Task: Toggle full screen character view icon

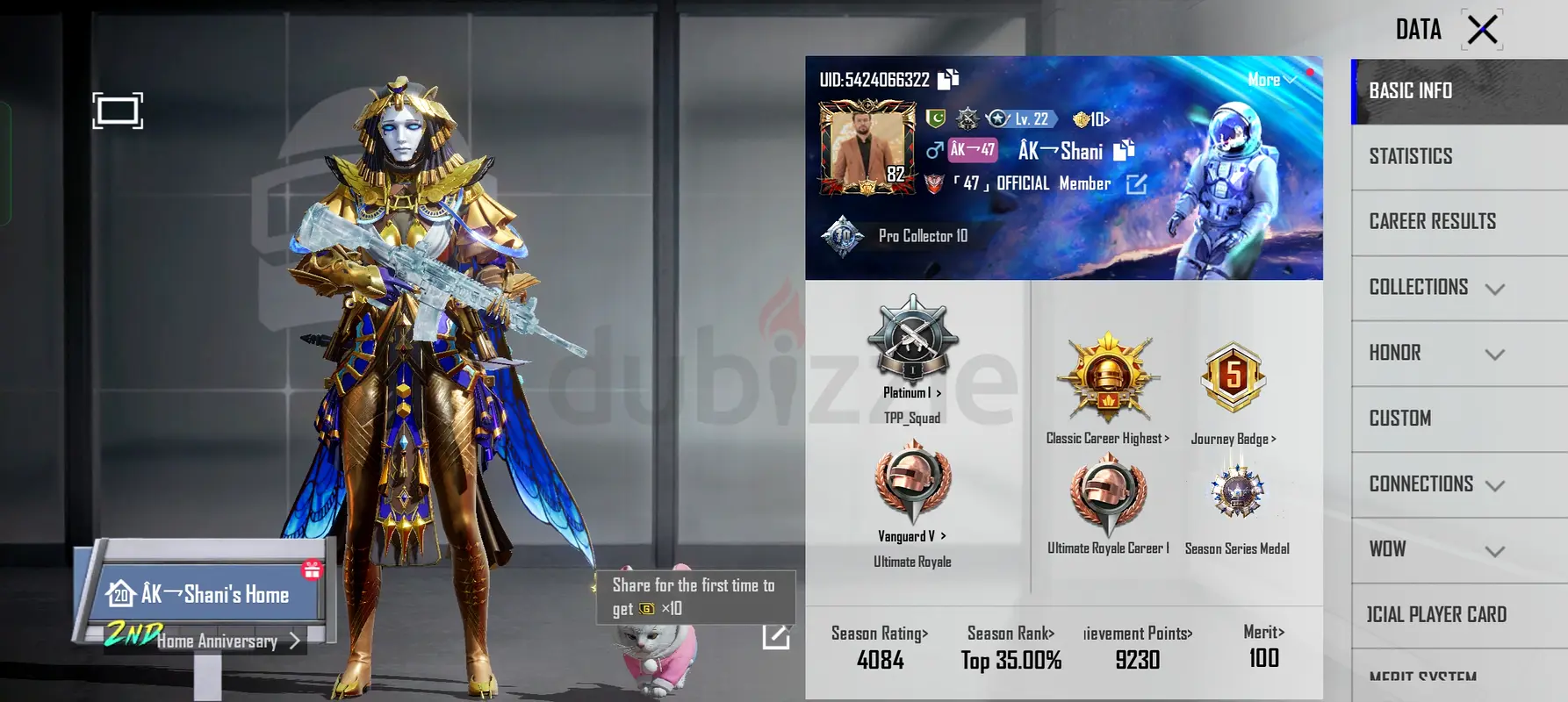Action: tap(118, 111)
